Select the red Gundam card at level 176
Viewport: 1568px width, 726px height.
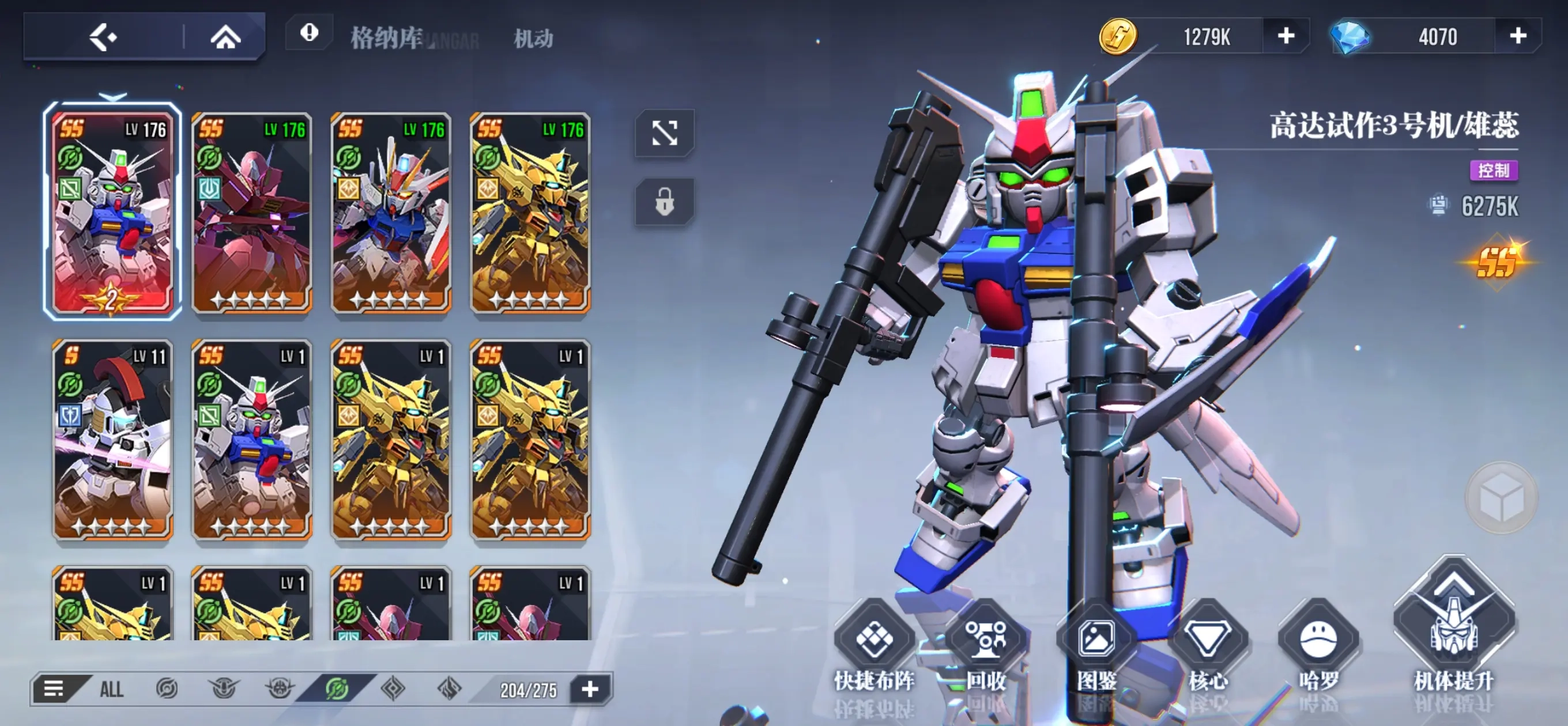click(x=251, y=212)
